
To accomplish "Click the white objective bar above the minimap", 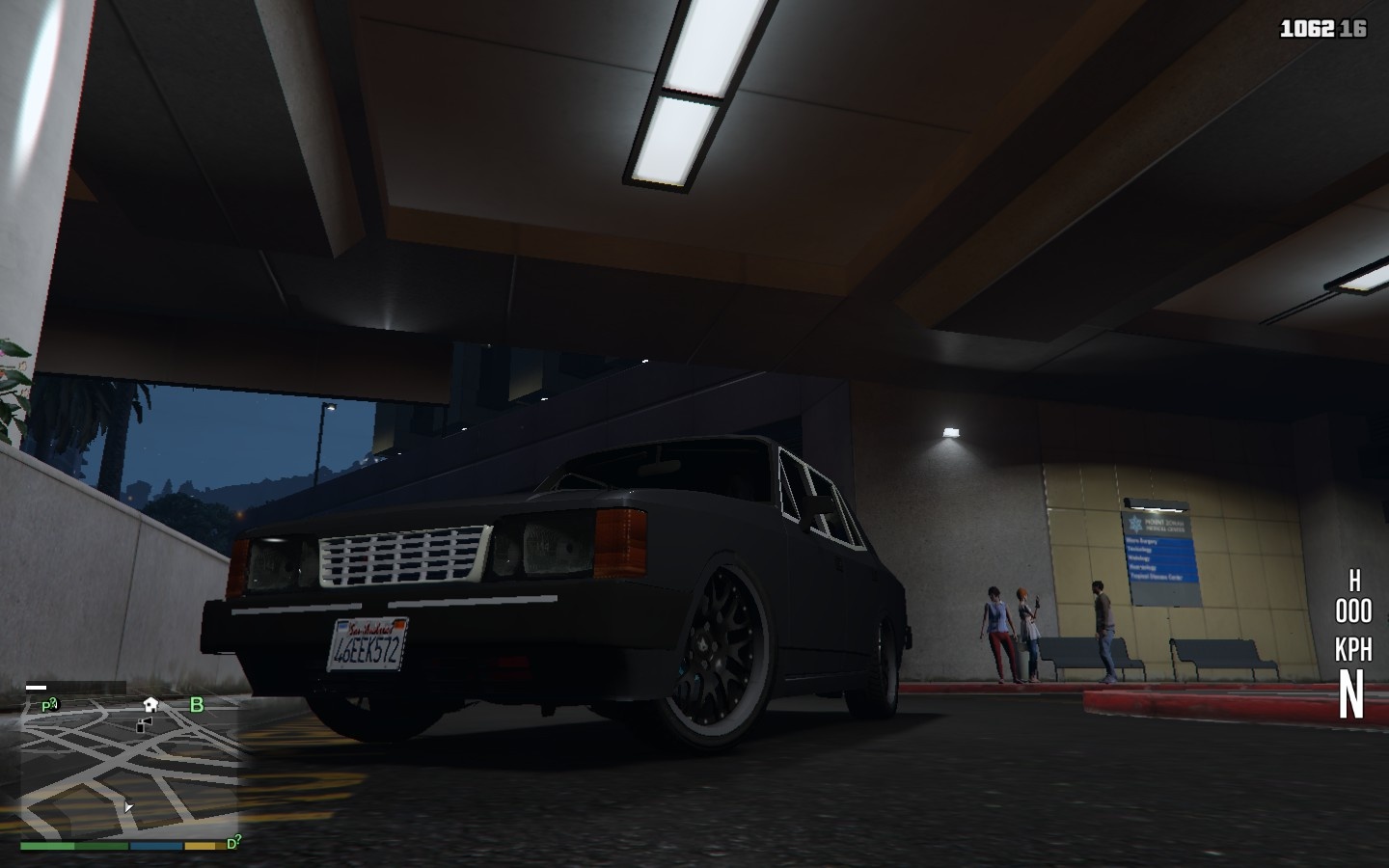I will coord(37,687).
